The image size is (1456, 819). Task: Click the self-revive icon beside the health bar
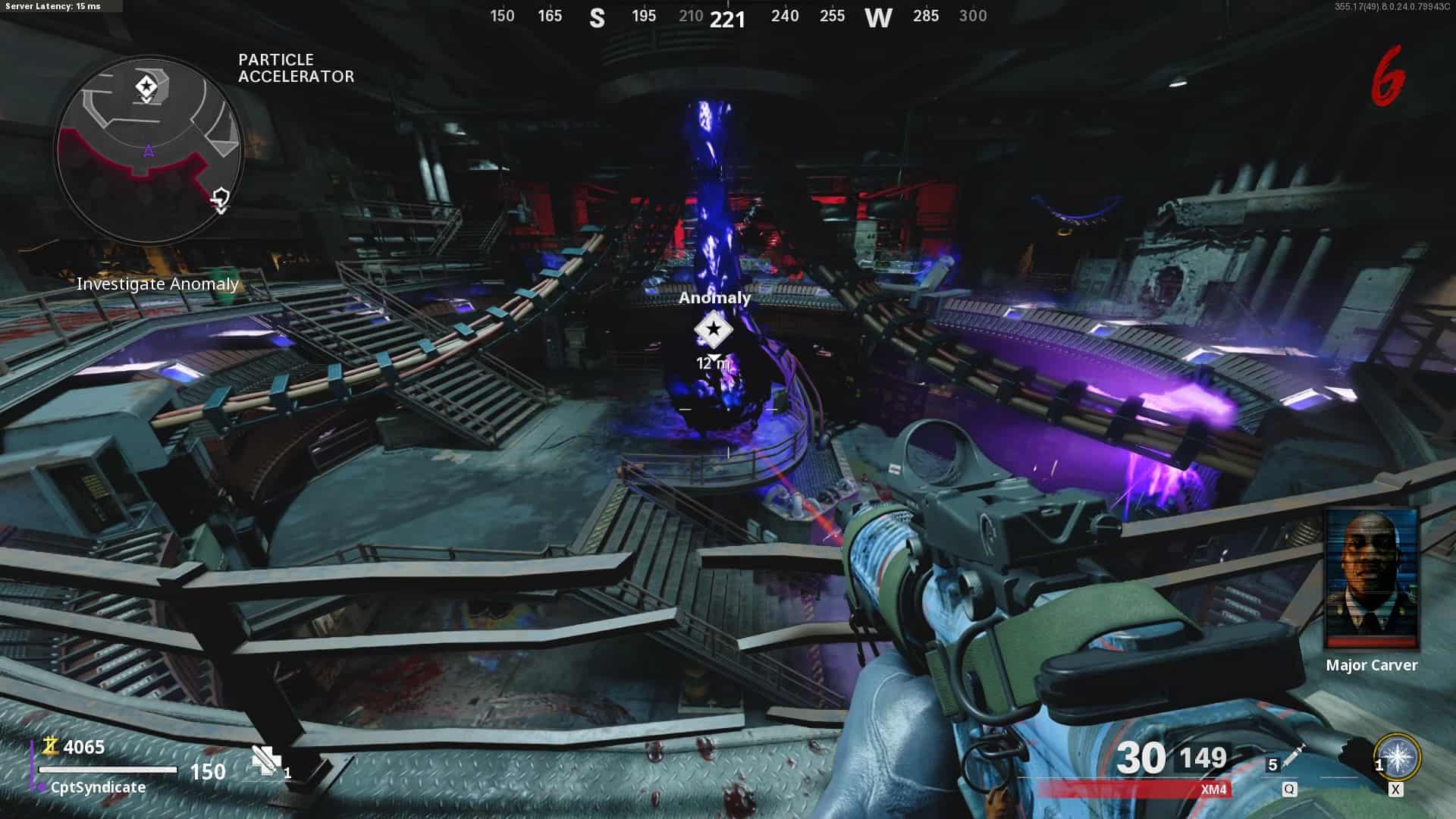pos(267,760)
